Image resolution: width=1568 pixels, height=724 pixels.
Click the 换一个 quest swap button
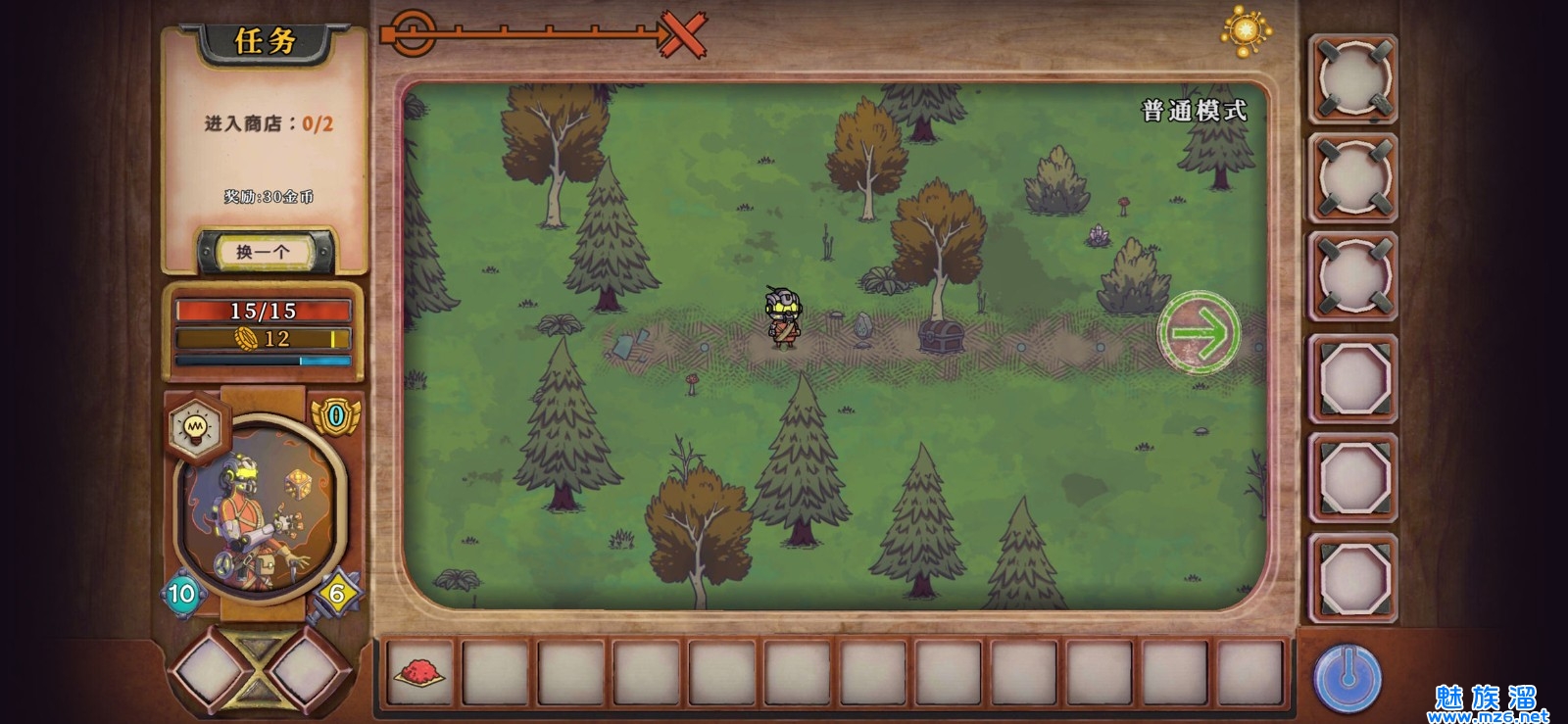(263, 252)
